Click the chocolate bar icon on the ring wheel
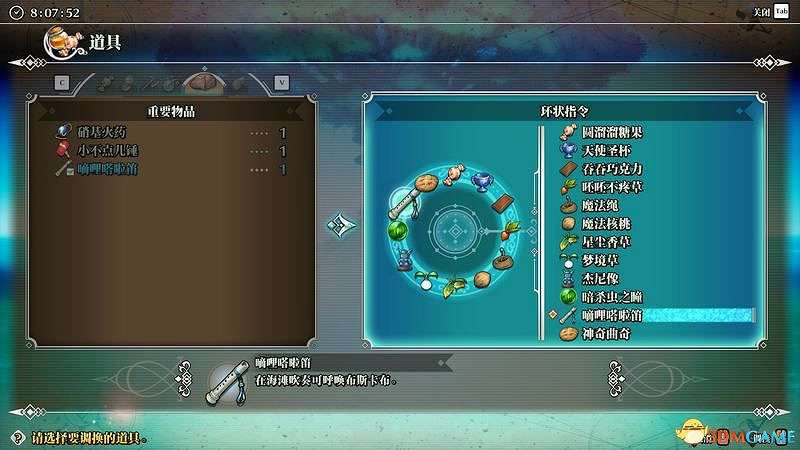The width and height of the screenshot is (800, 450). pos(505,203)
